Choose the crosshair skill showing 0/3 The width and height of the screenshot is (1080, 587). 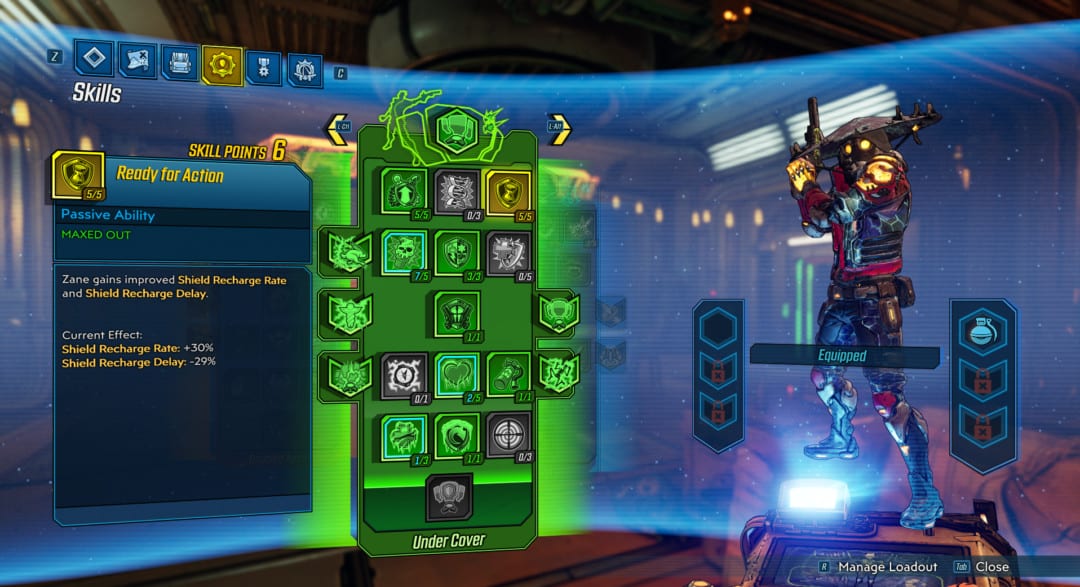point(509,436)
